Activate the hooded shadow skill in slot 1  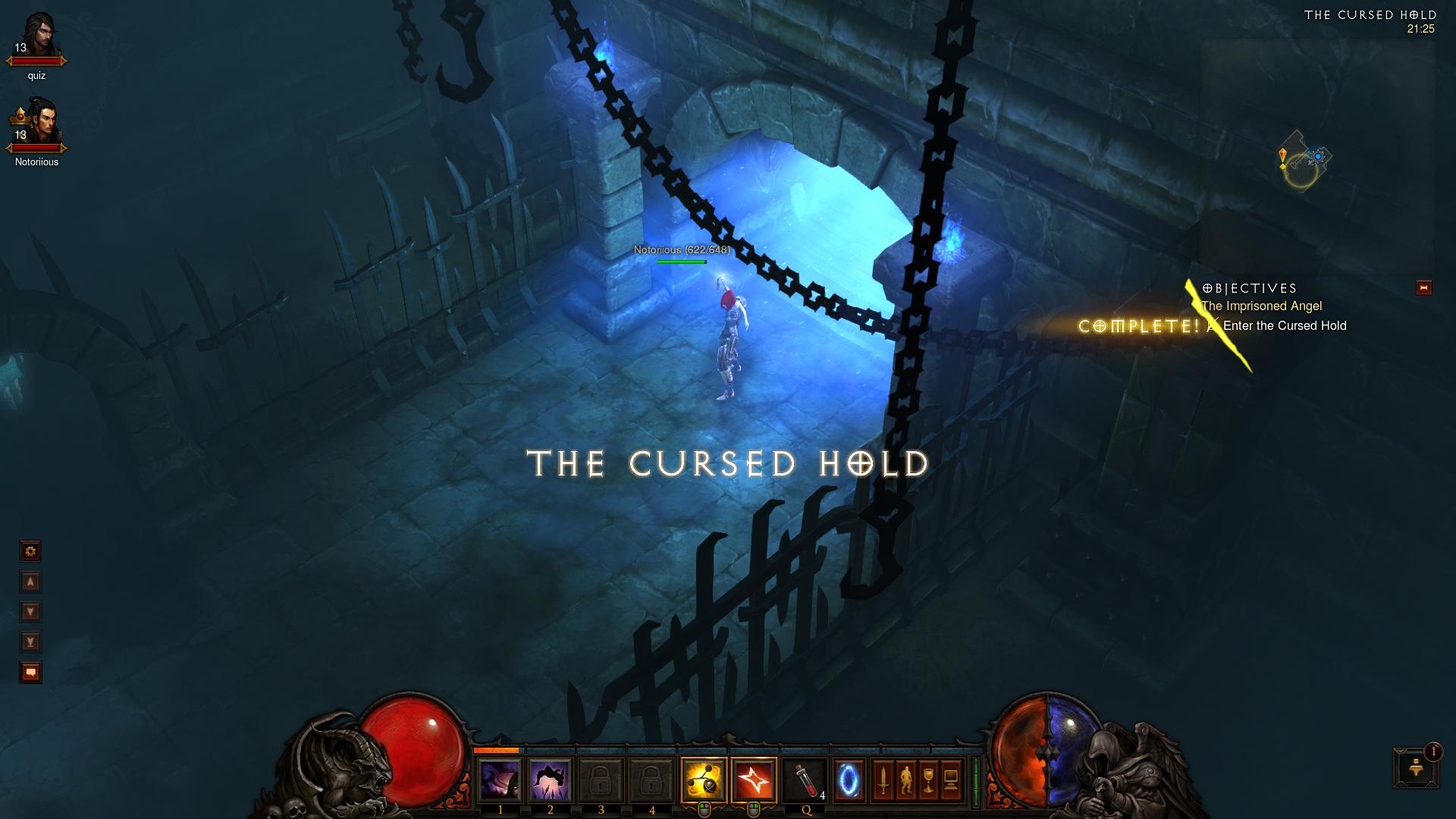[x=500, y=781]
